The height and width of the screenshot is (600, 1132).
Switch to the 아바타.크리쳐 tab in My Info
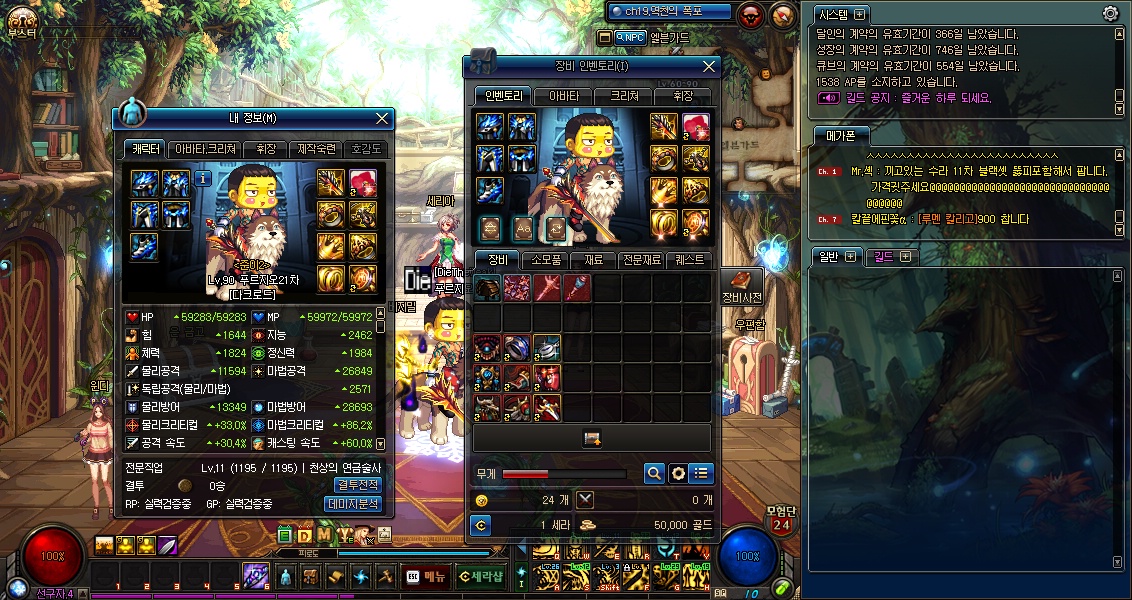coord(205,149)
